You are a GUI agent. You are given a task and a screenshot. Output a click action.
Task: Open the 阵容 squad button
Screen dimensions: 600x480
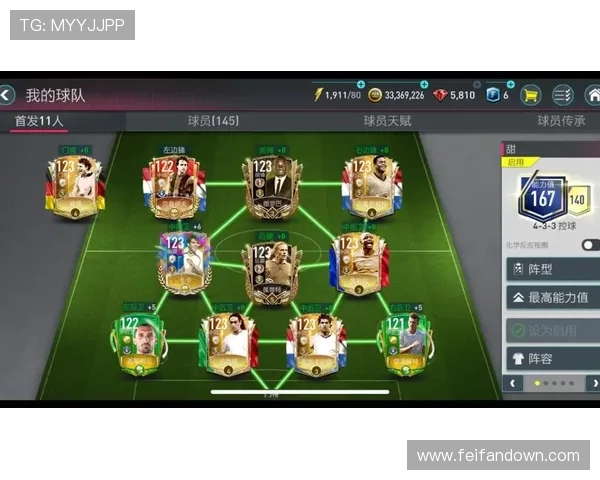tap(553, 358)
